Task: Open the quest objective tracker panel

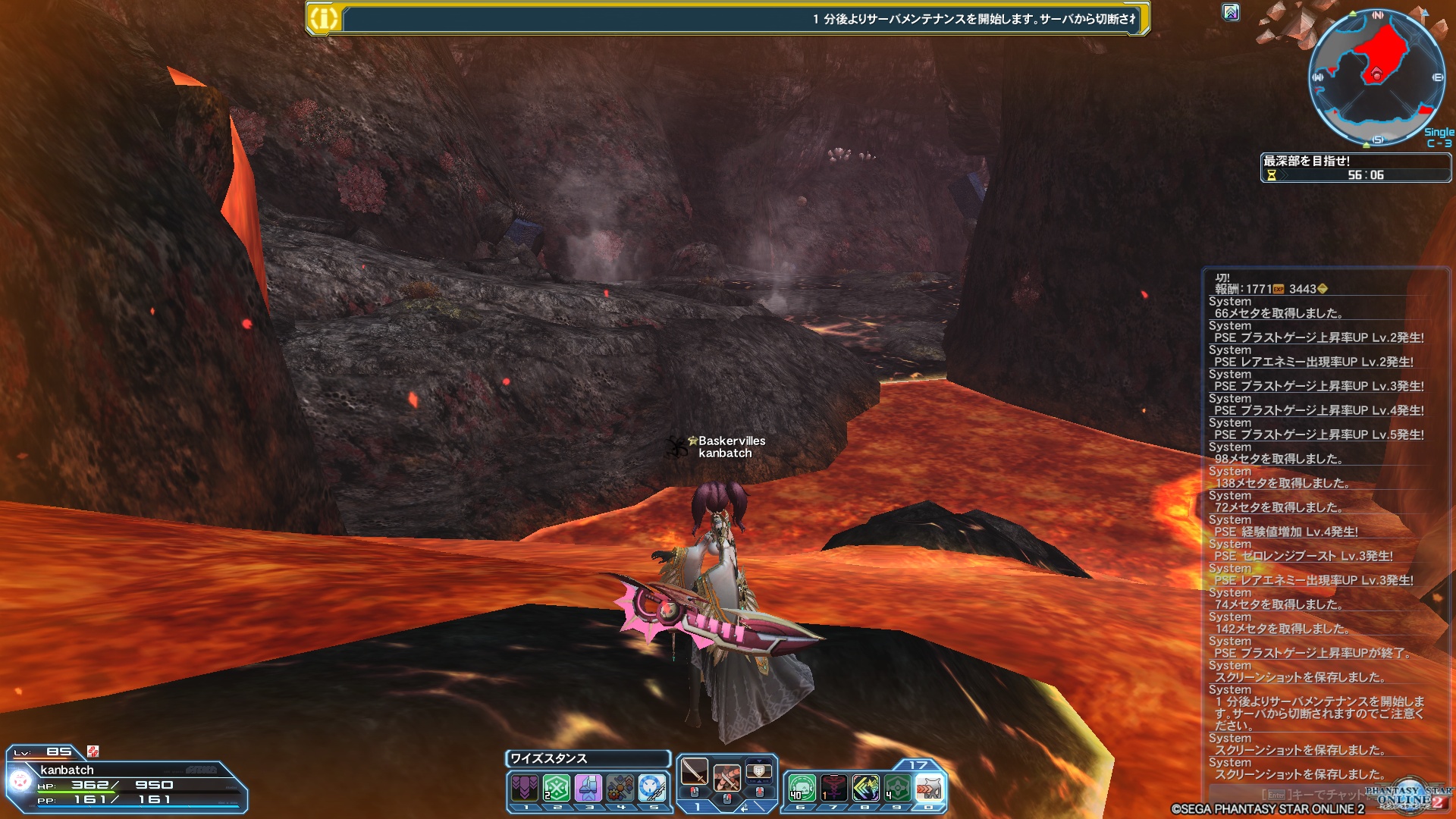Action: (1355, 168)
